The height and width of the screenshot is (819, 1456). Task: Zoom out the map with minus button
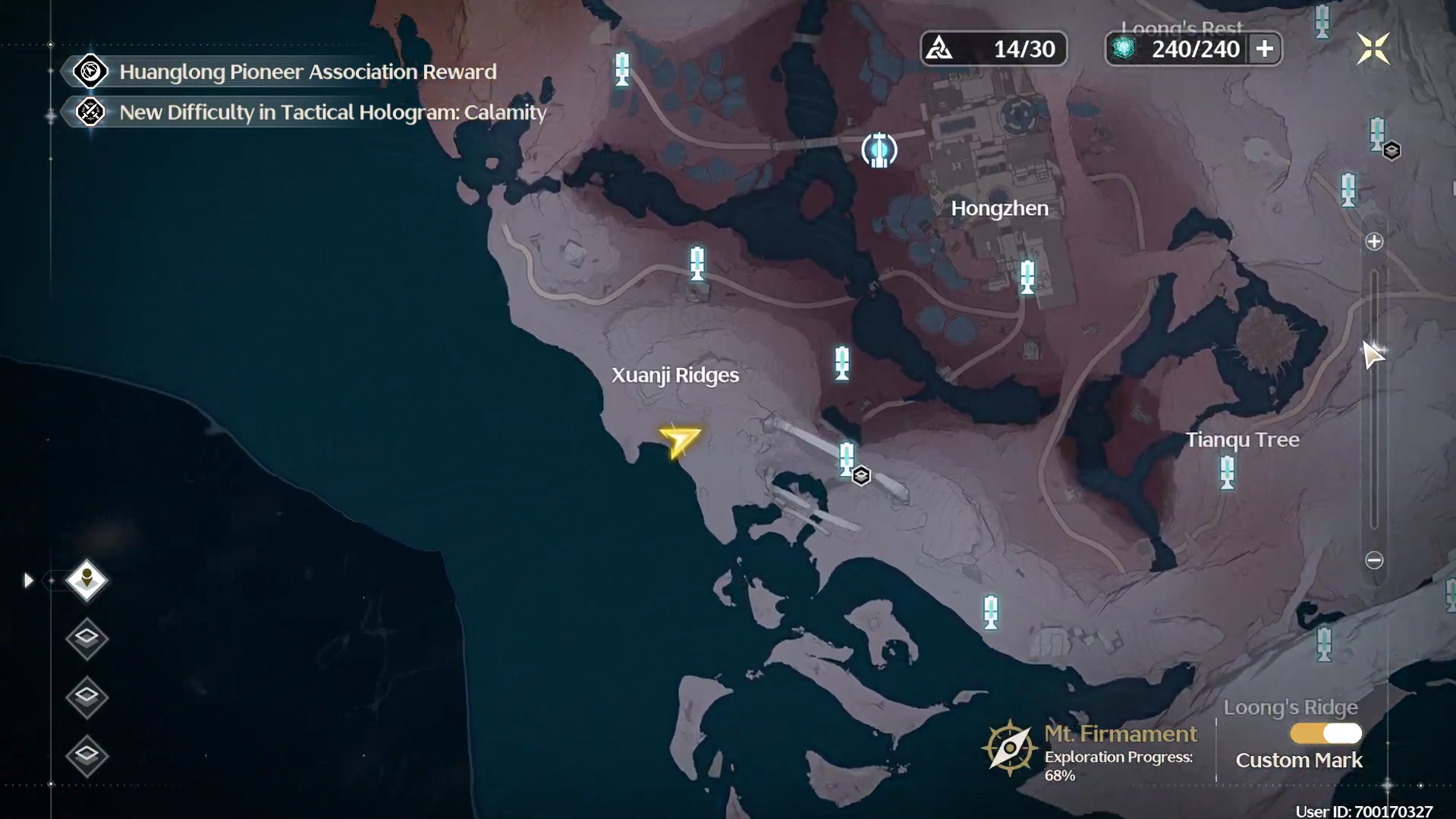pyautogui.click(x=1374, y=561)
